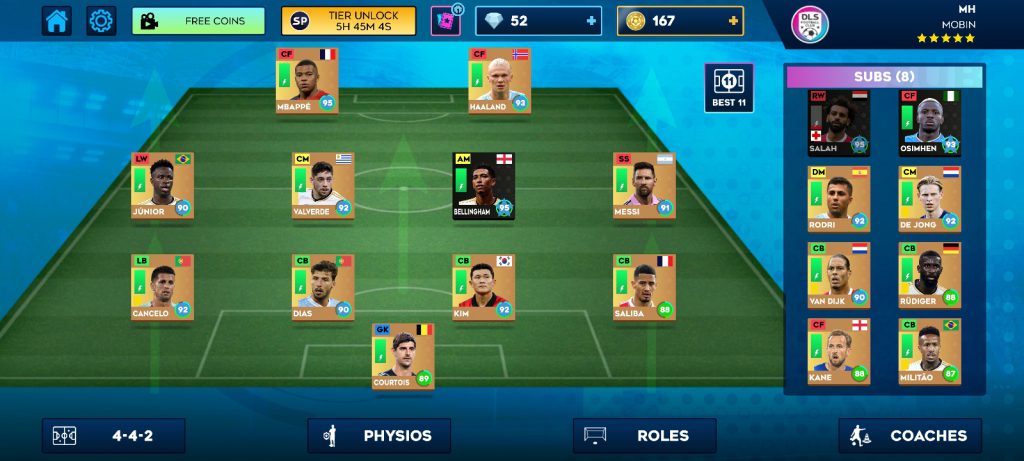Select substitute Salah card
Screen dimensions: 1024x461
coord(839,123)
